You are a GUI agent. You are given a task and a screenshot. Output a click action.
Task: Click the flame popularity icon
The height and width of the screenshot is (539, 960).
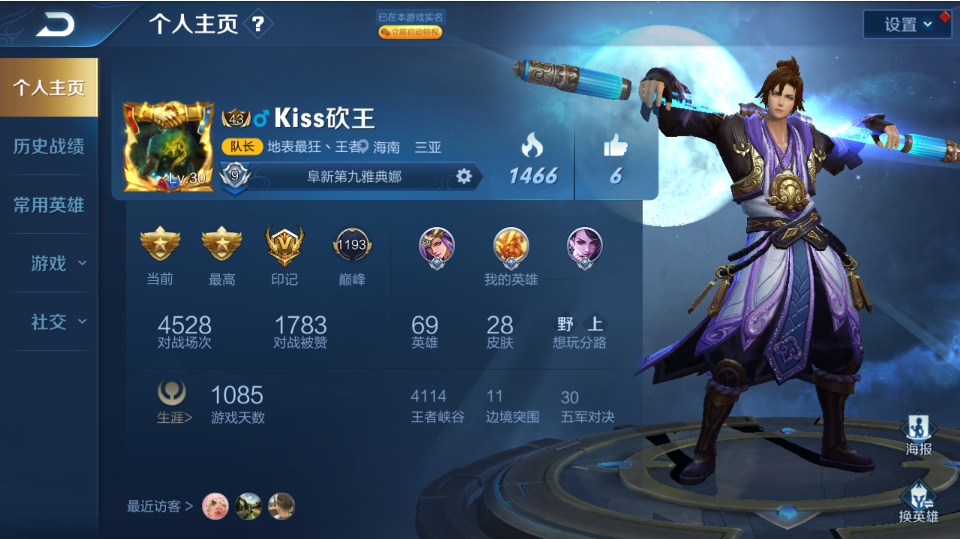532,147
